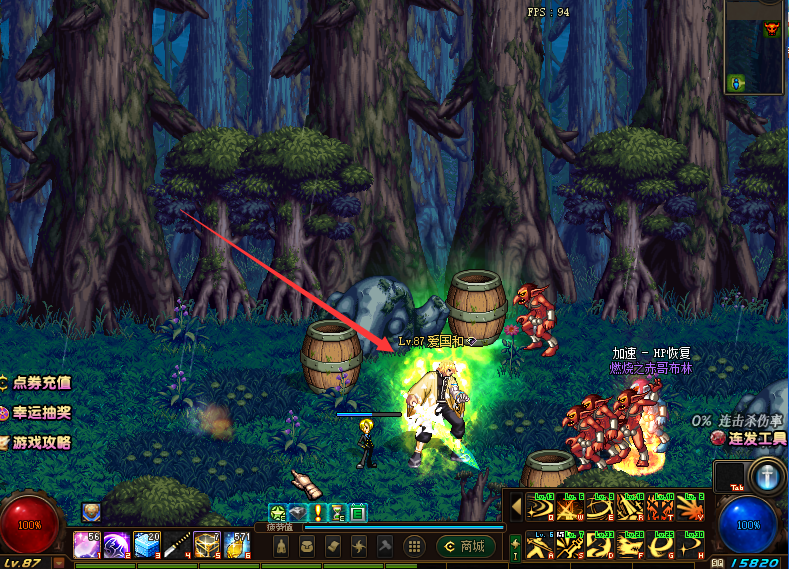Open the 幸运抽奖 lucky draw entry
The width and height of the screenshot is (789, 569).
point(36,412)
